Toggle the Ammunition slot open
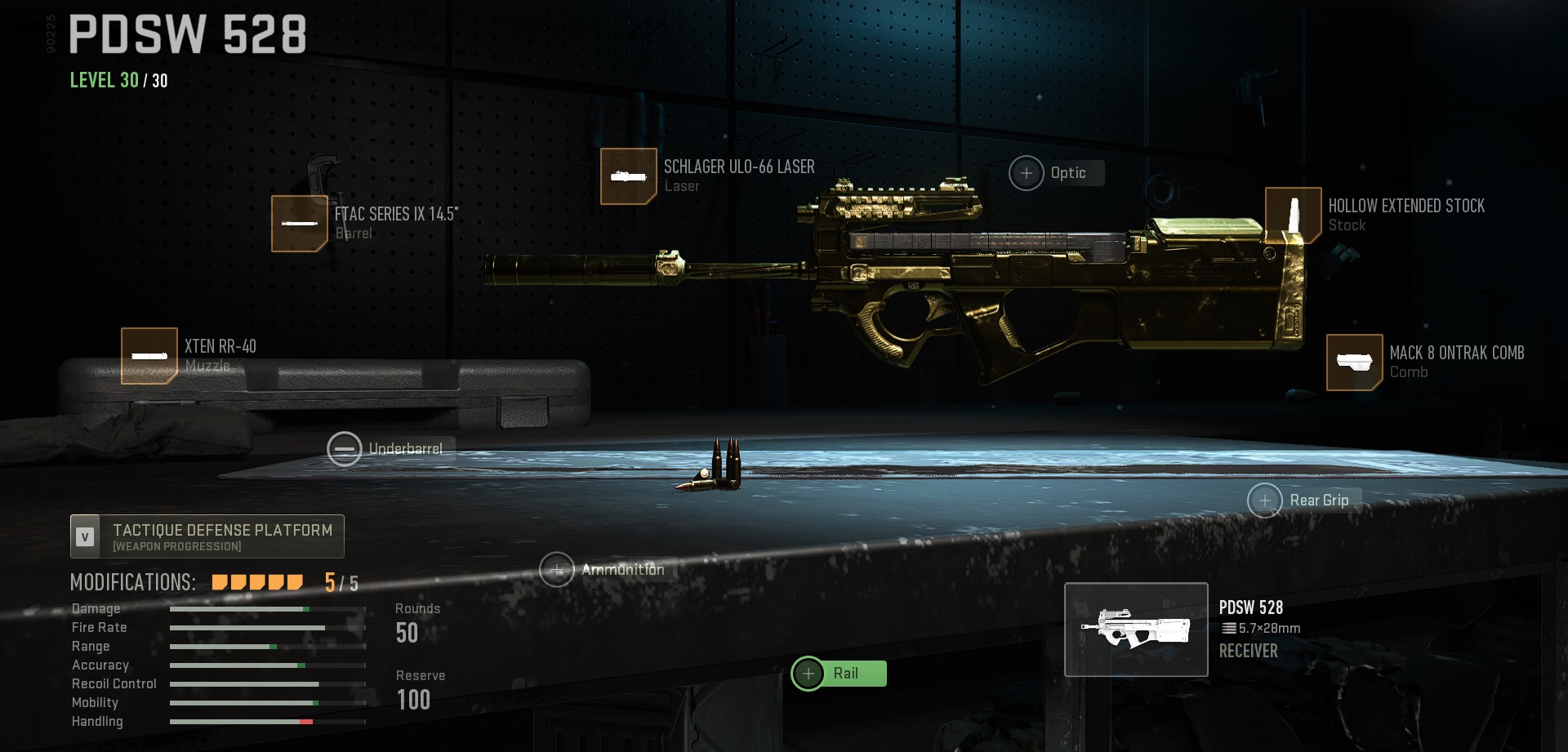 559,570
